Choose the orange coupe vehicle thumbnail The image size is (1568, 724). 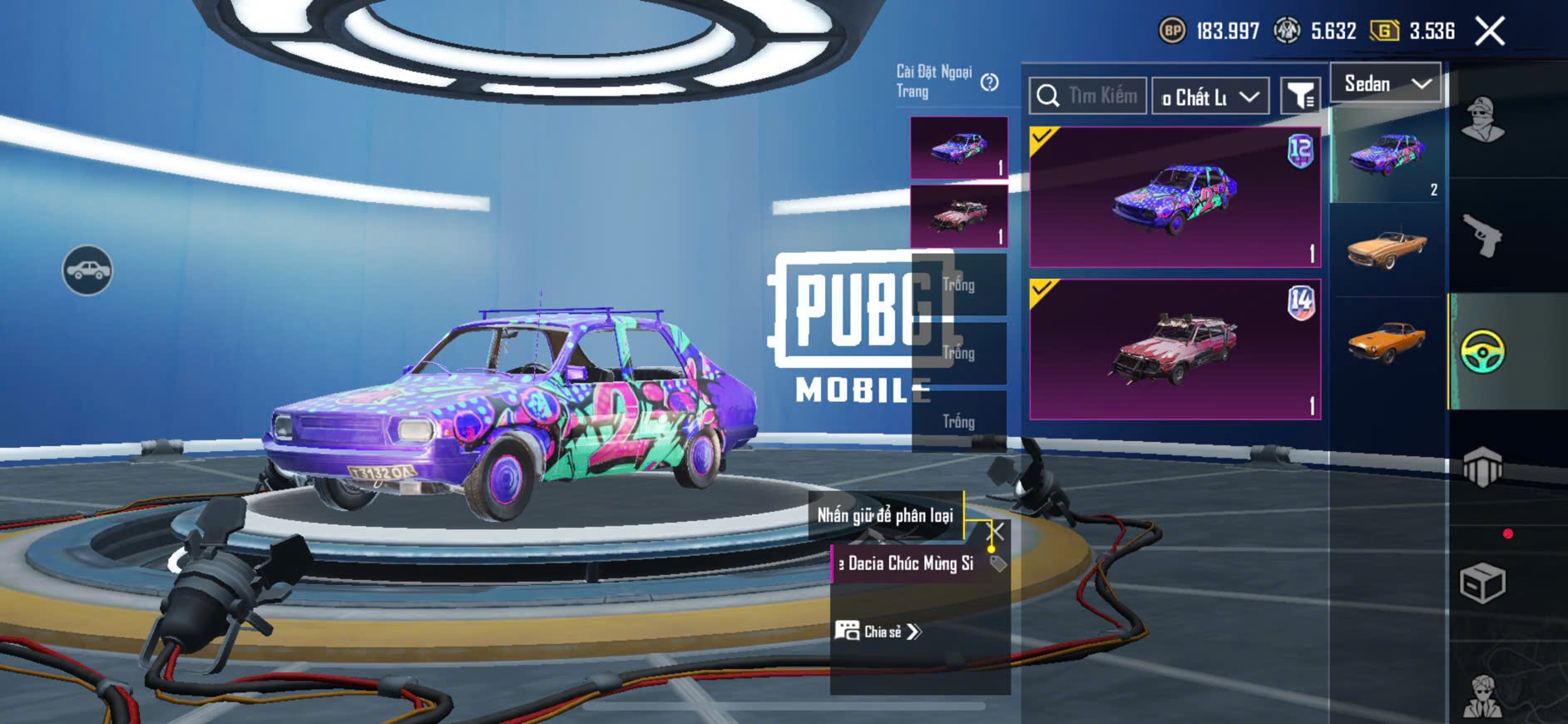point(1387,341)
